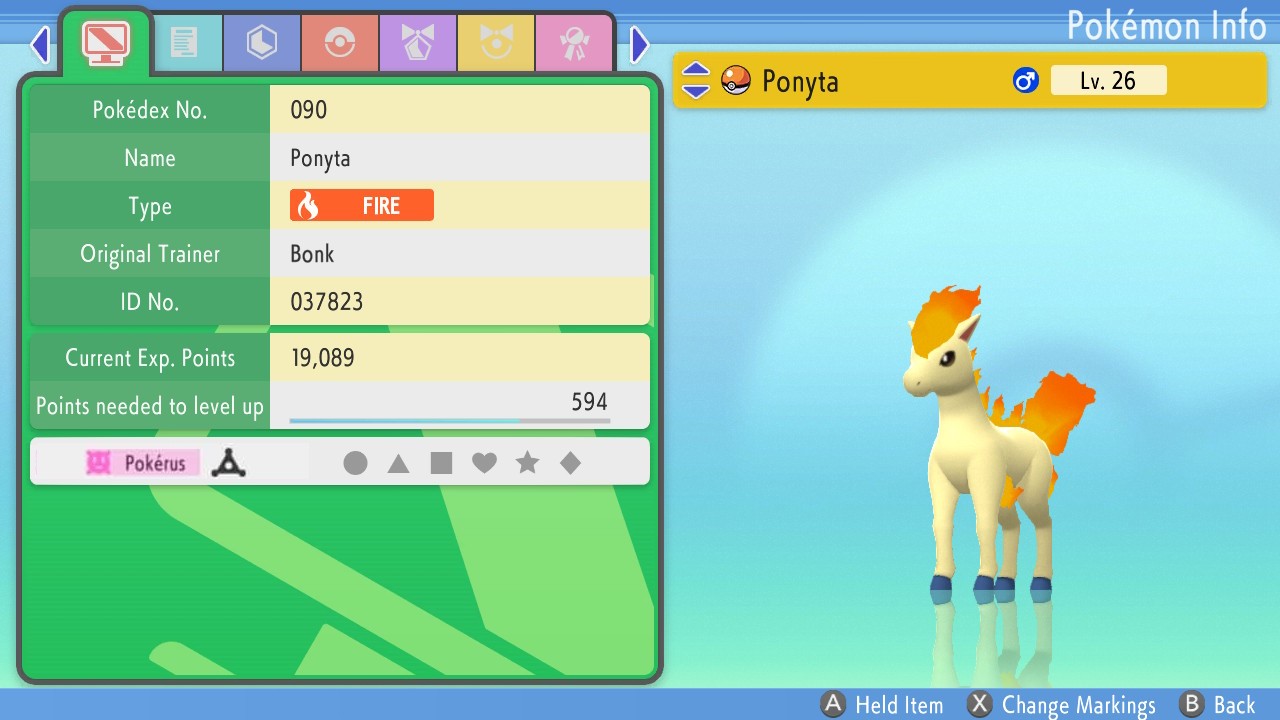This screenshot has width=1280, height=720.
Task: Select the hexagon stats tab icon
Action: pyautogui.click(x=261, y=42)
